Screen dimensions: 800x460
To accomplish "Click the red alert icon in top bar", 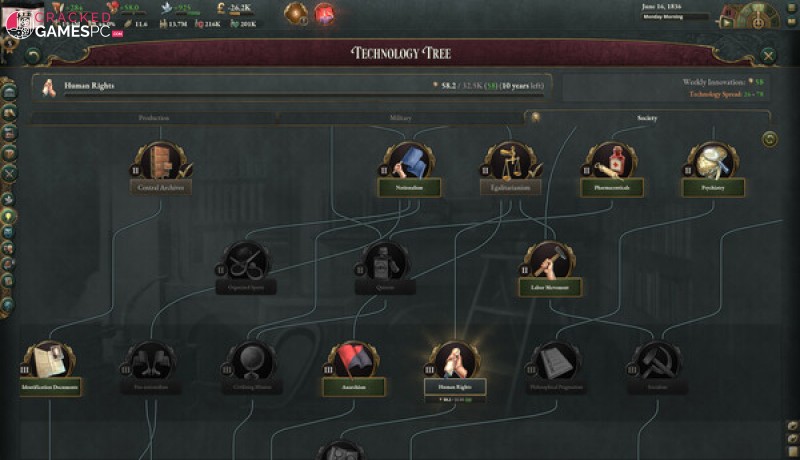I will (x=325, y=13).
